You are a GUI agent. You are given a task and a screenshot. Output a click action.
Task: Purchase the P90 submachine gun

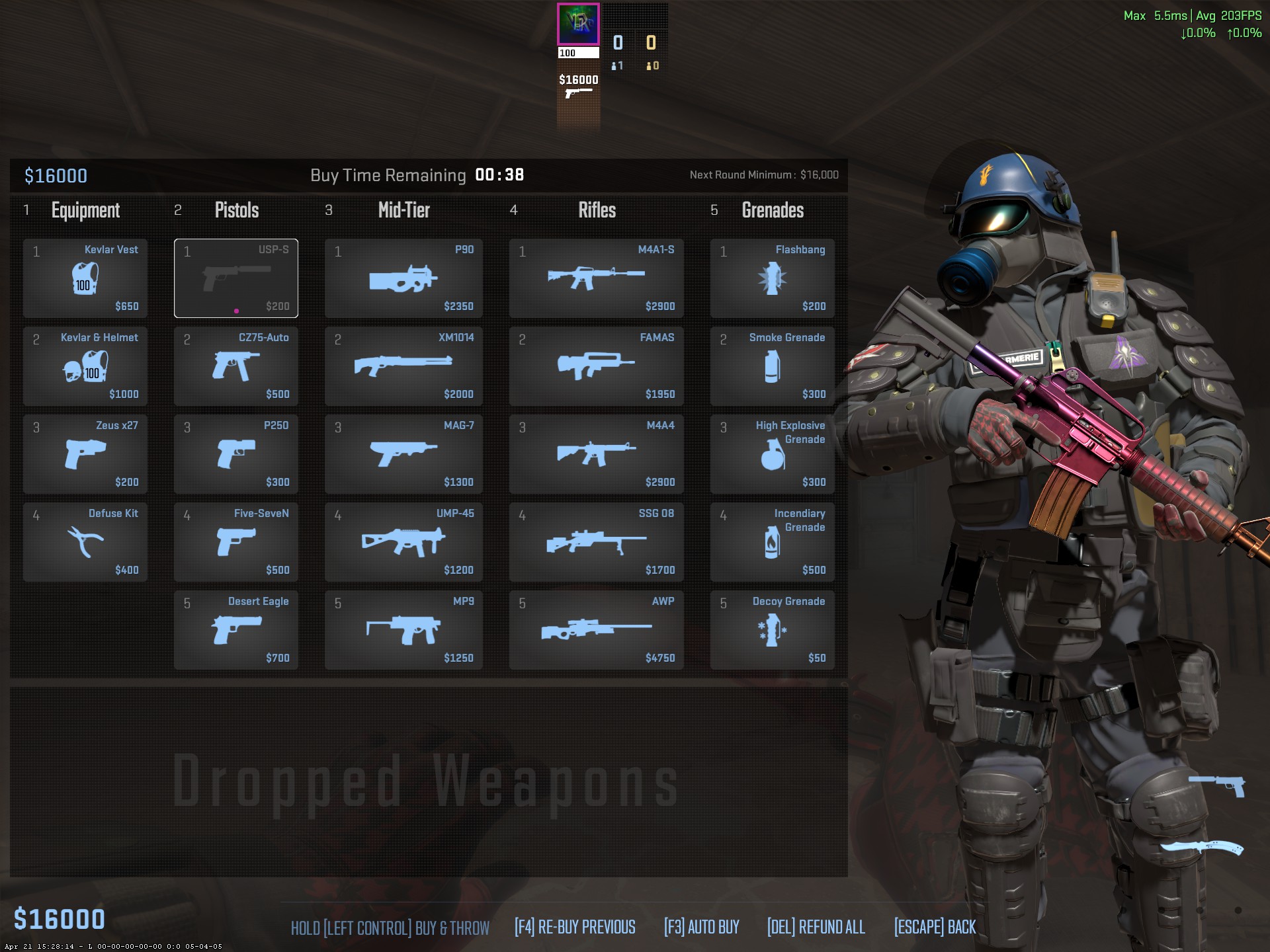(x=403, y=278)
